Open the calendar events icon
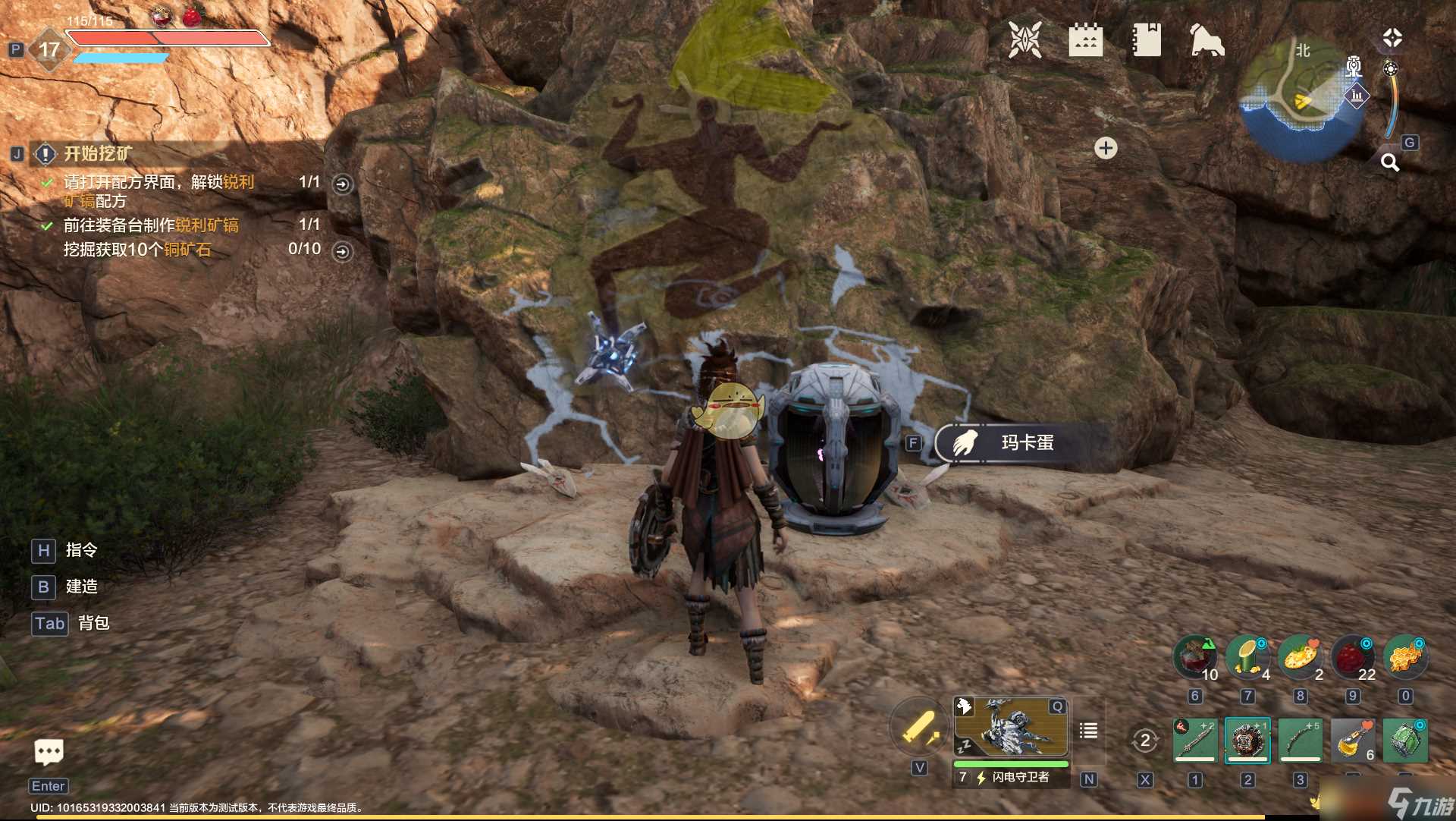1456x821 pixels. [1085, 40]
